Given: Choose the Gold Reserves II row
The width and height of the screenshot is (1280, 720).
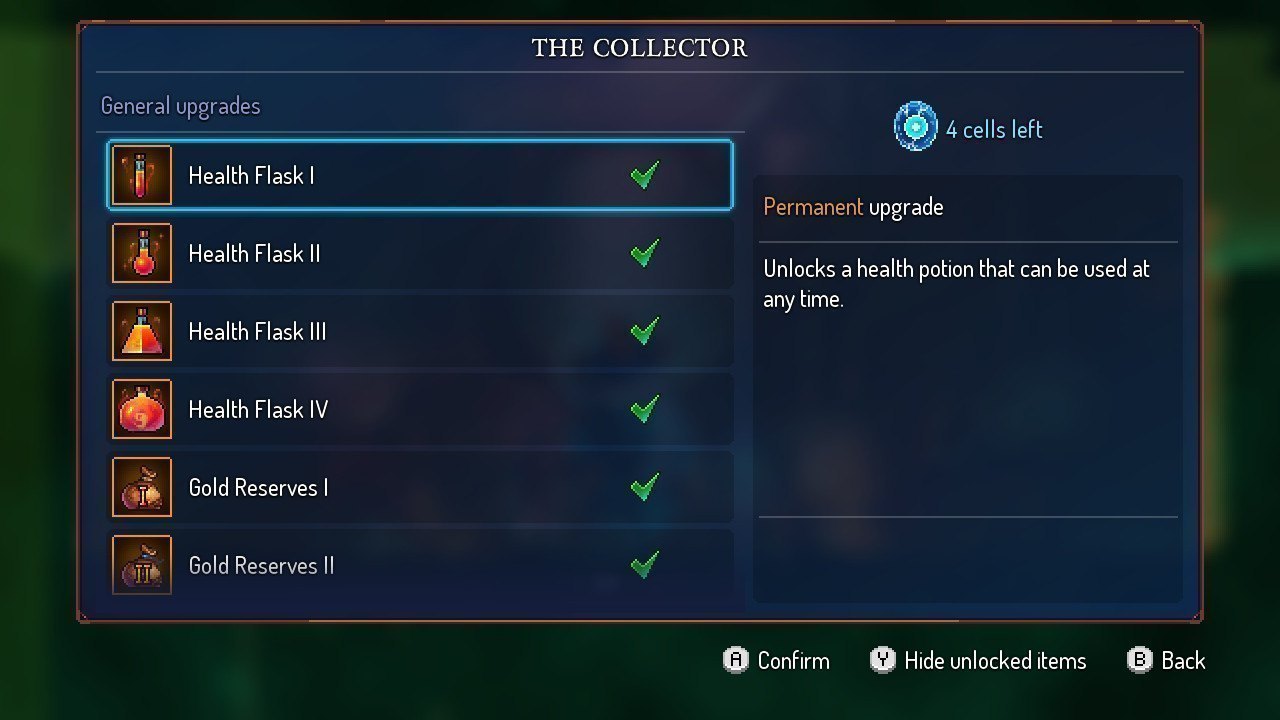Looking at the screenshot, I should 420,566.
